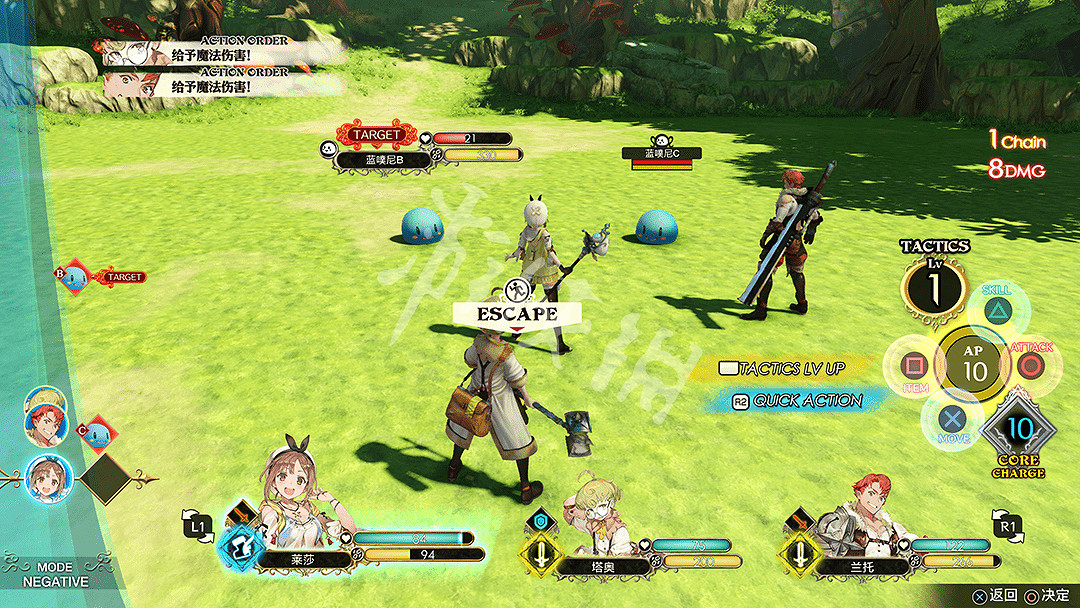Select the second action order banner
Image resolution: width=1080 pixels, height=608 pixels.
pyautogui.click(x=220, y=83)
